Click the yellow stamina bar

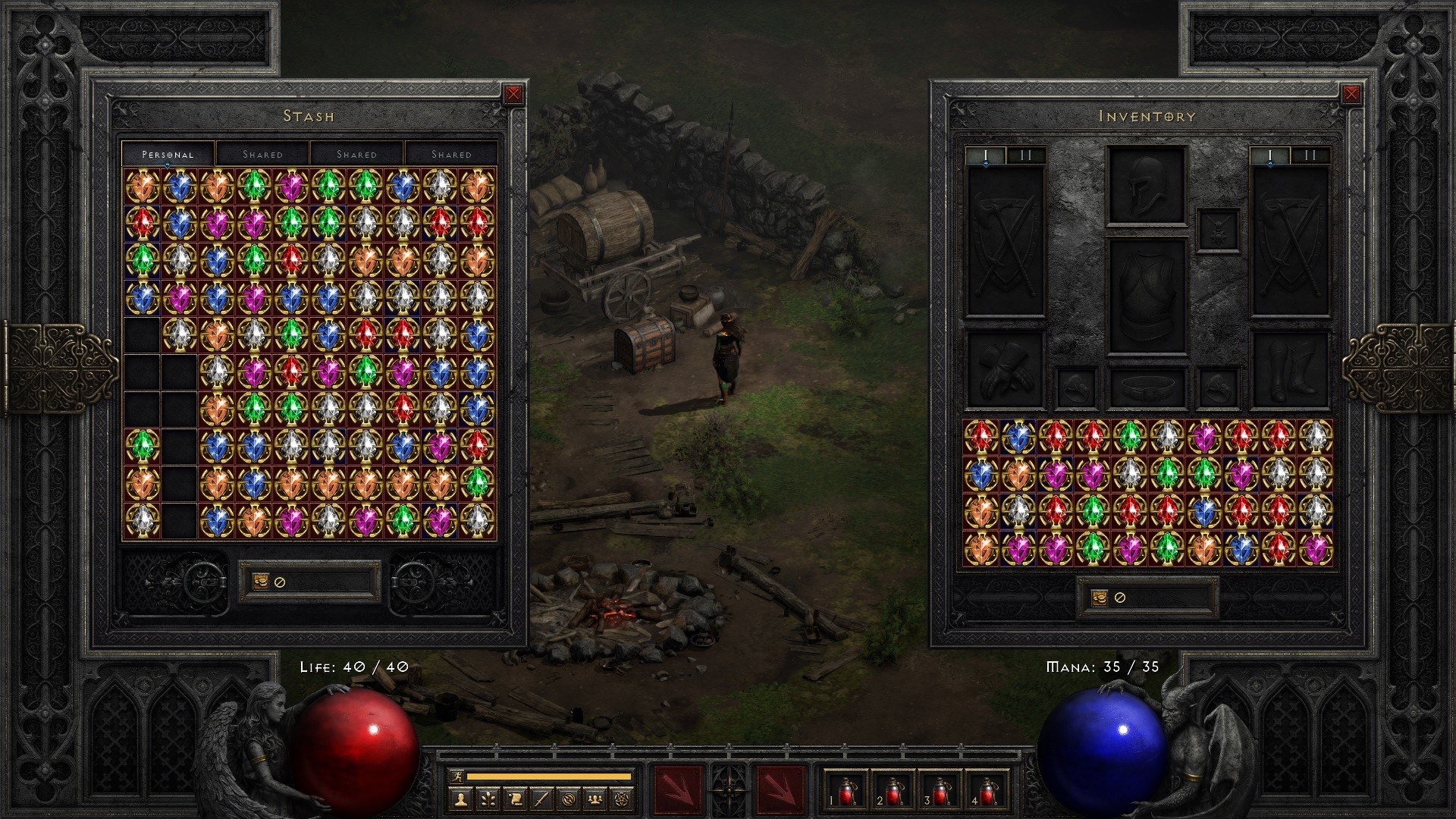click(x=548, y=775)
